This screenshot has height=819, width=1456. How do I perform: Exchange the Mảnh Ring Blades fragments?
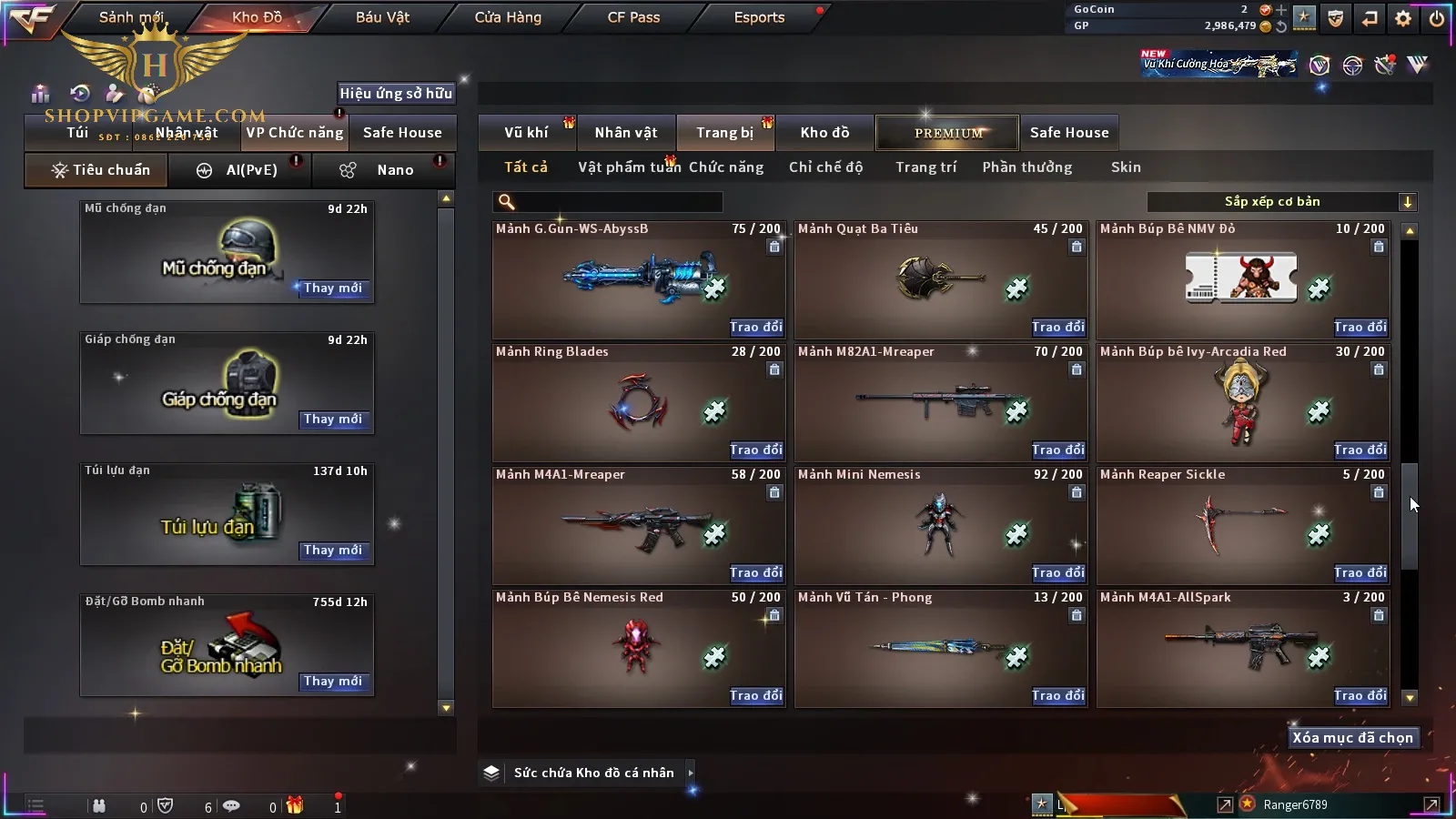[755, 450]
